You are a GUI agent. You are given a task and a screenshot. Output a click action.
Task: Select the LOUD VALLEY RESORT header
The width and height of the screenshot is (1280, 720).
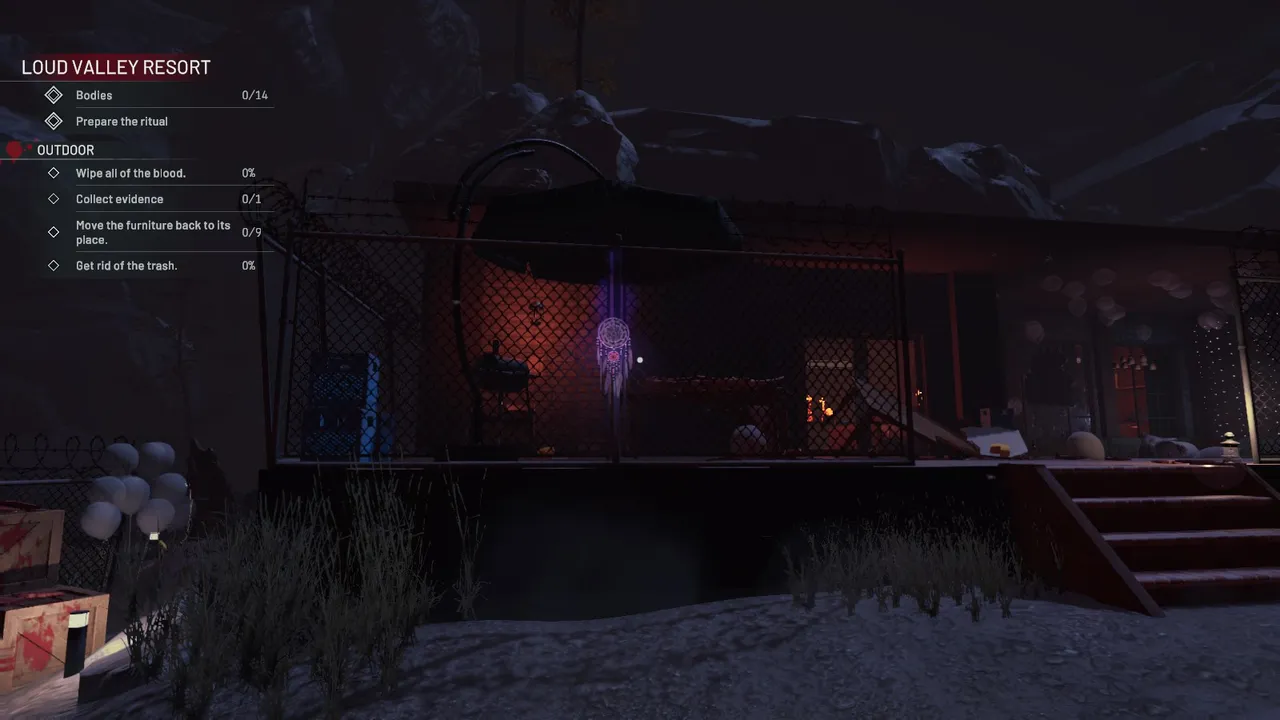coord(116,67)
